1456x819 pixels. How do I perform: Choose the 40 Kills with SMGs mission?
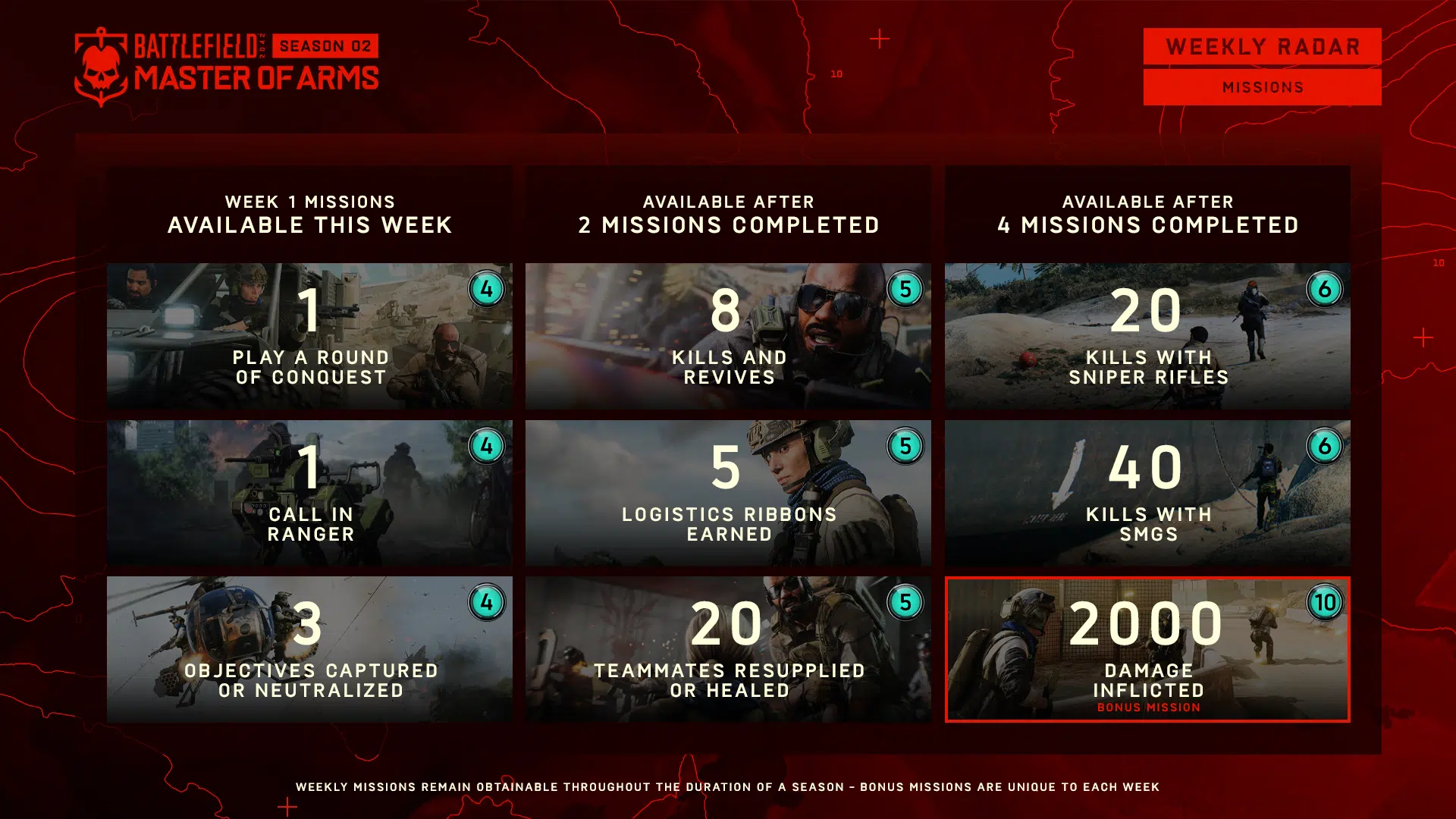pyautogui.click(x=1147, y=493)
